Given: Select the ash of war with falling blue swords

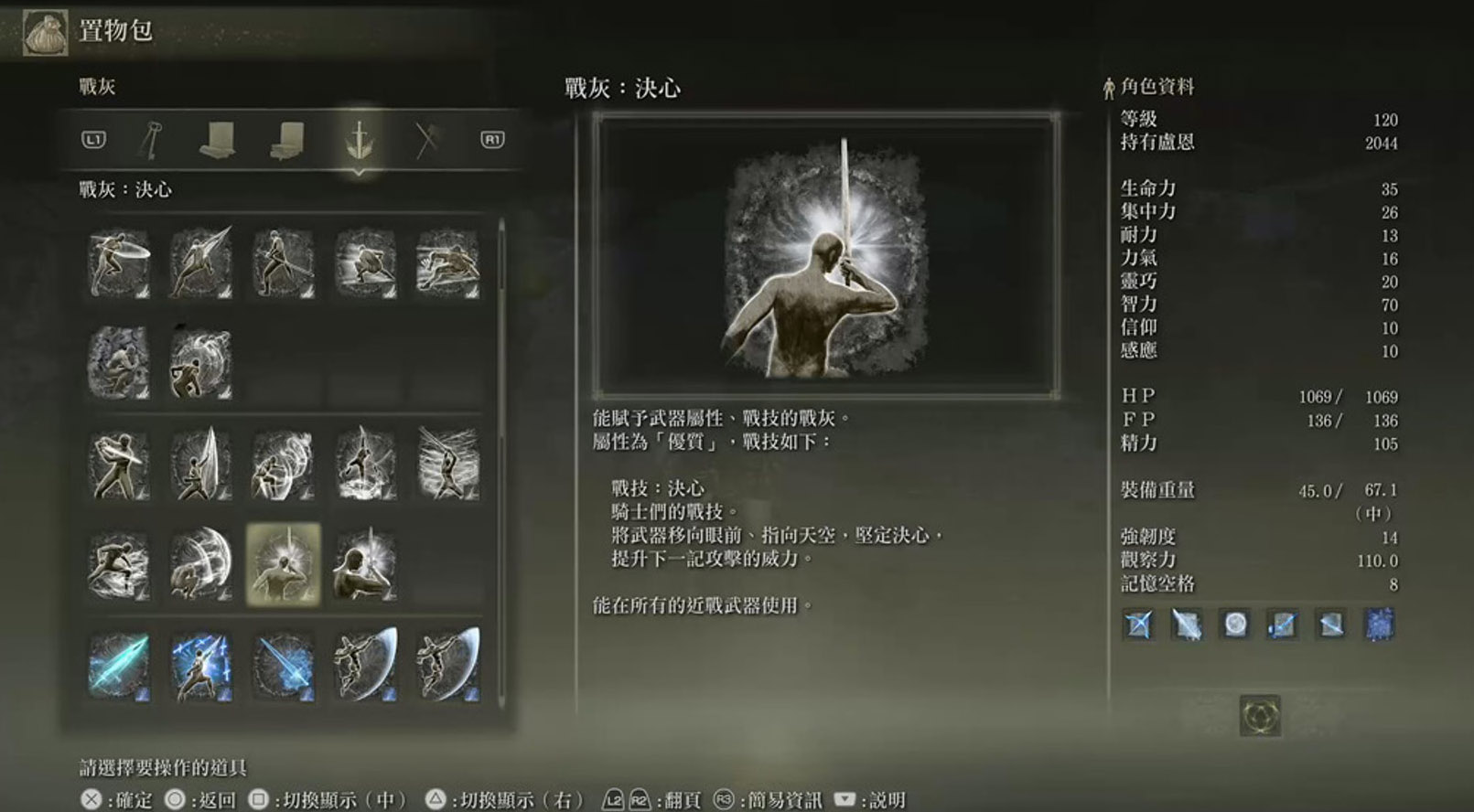Looking at the screenshot, I should click(201, 666).
